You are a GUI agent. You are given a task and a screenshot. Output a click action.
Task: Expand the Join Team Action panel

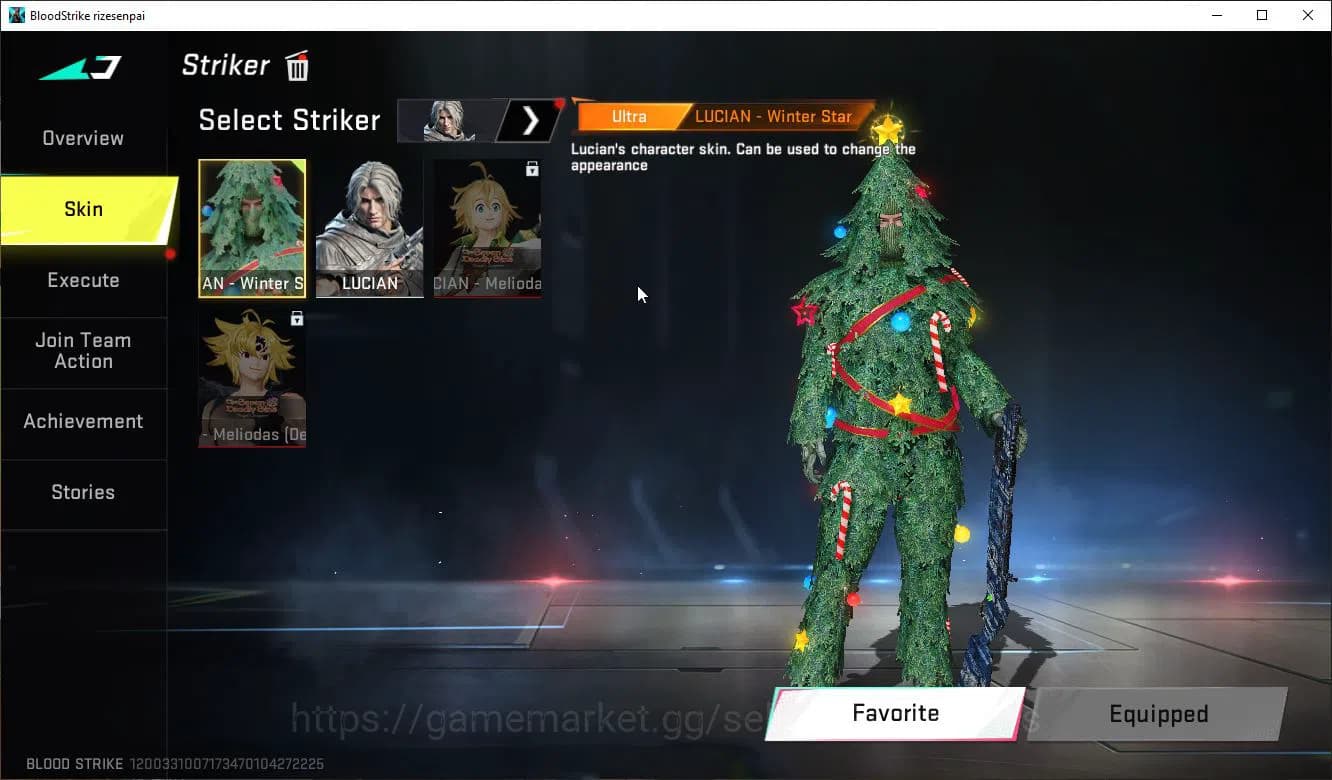(x=83, y=351)
